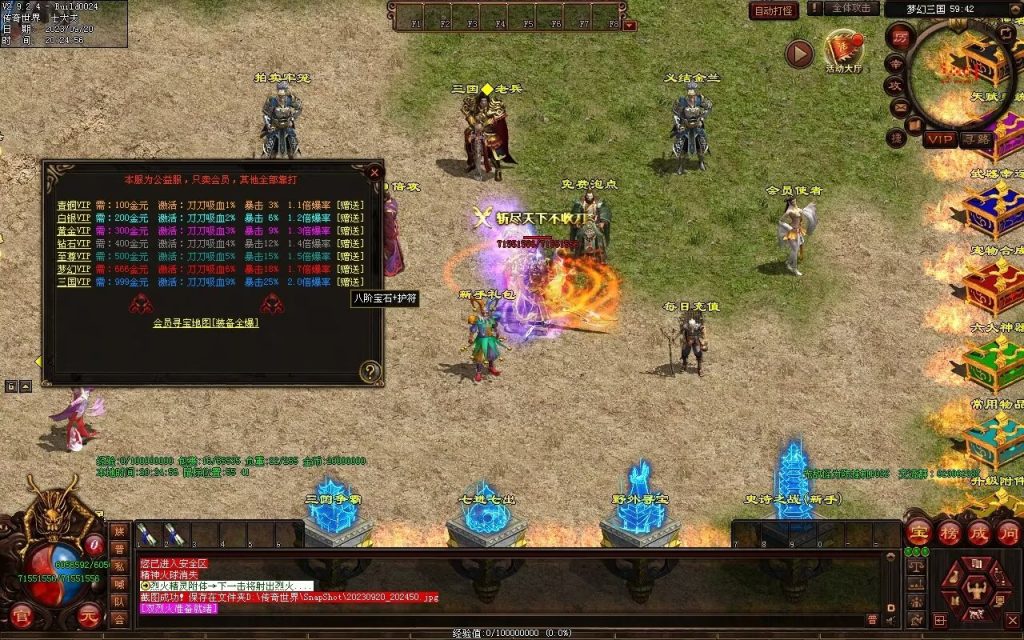Activate the 寻路 pathfinding button
The image size is (1024, 640).
tap(976, 139)
